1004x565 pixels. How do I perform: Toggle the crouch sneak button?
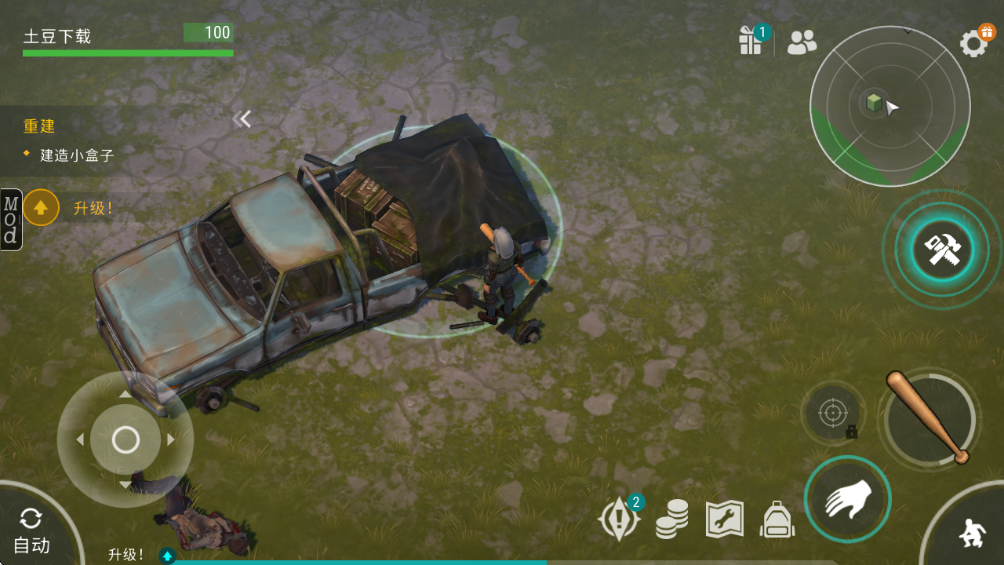point(969,534)
